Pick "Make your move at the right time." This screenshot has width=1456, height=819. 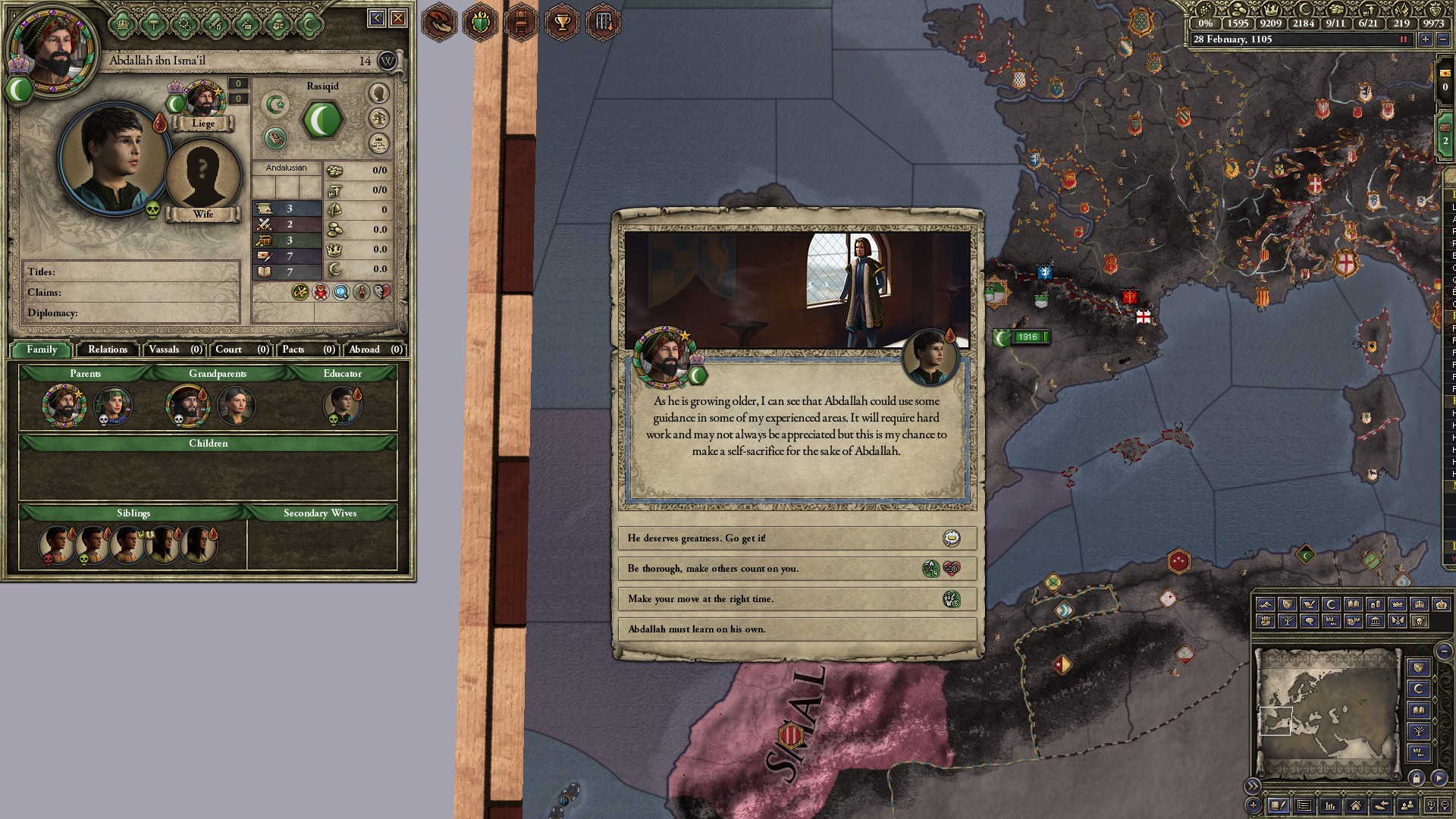[796, 599]
